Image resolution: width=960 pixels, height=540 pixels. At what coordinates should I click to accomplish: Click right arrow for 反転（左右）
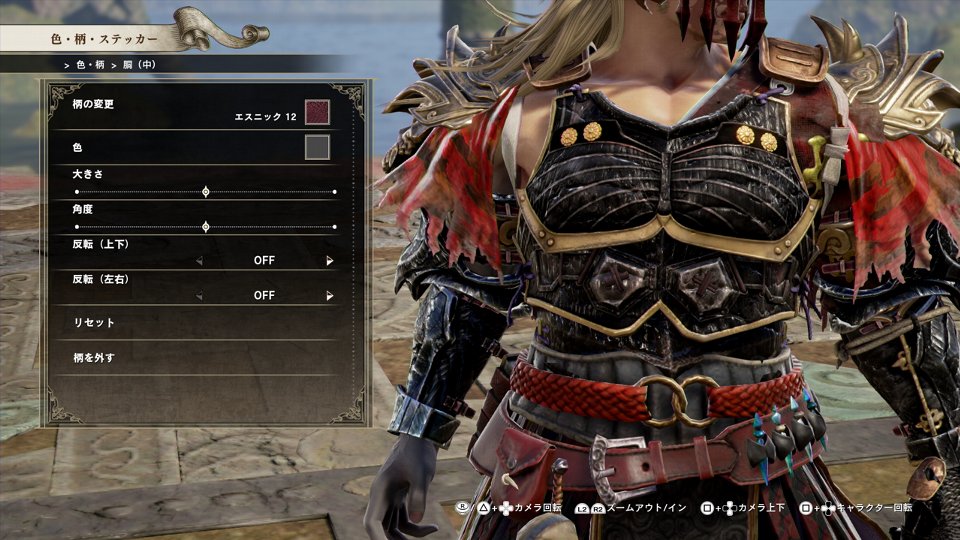pos(329,296)
